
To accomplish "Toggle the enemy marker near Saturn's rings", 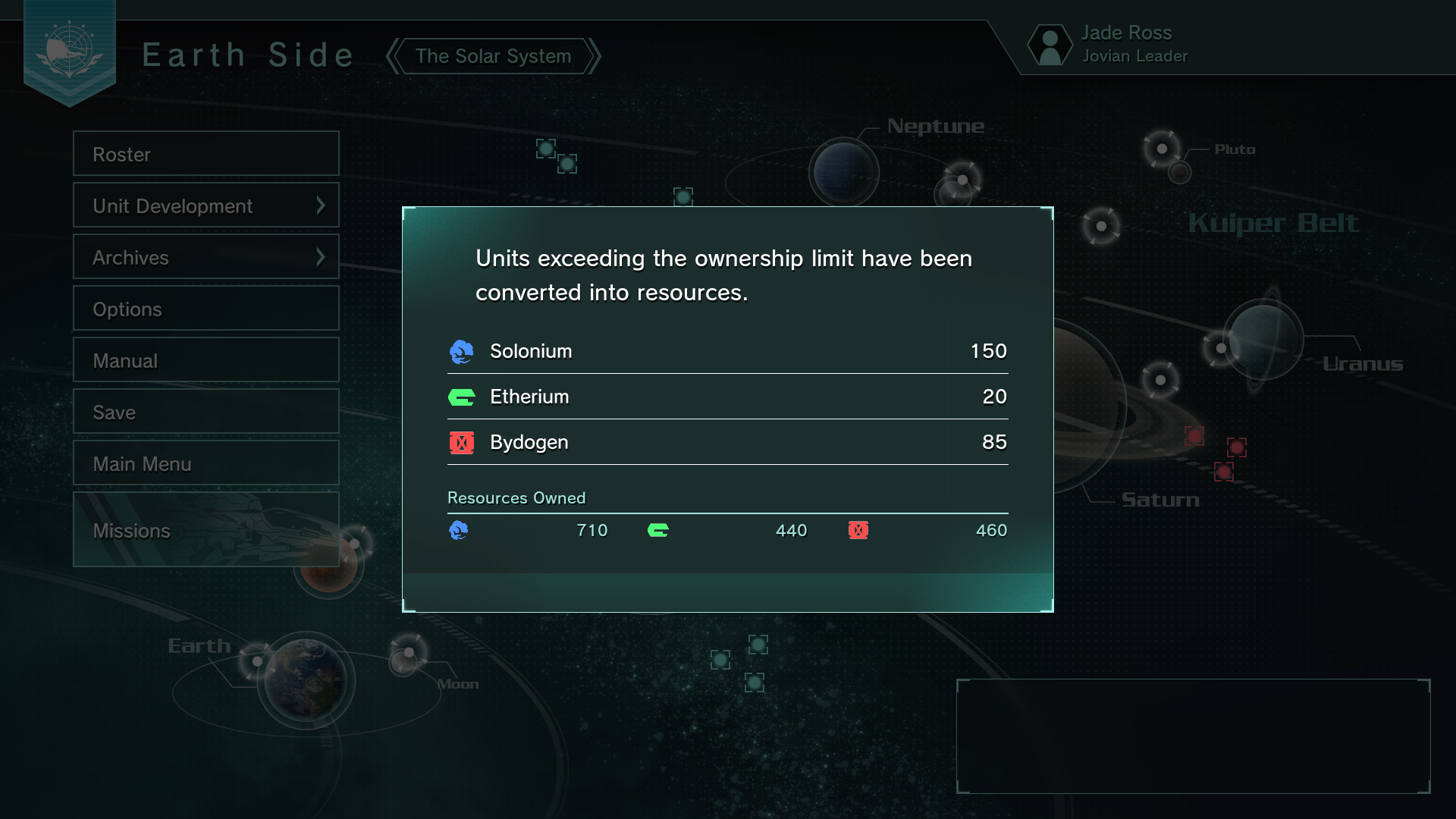I will pyautogui.click(x=1196, y=436).
